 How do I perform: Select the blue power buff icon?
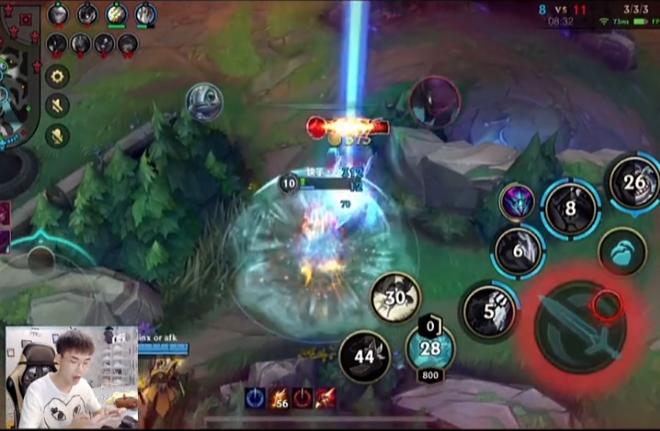tap(255, 397)
